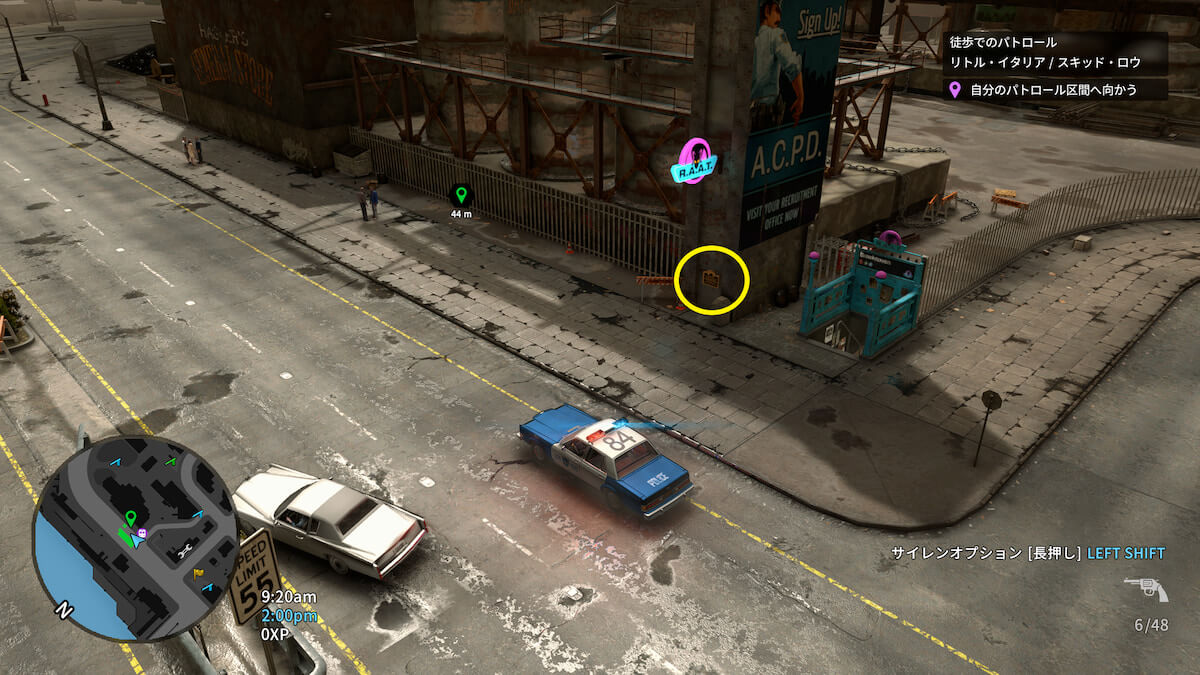Click the green waypoint pin on minimap
This screenshot has height=675, width=1200.
pos(130,518)
